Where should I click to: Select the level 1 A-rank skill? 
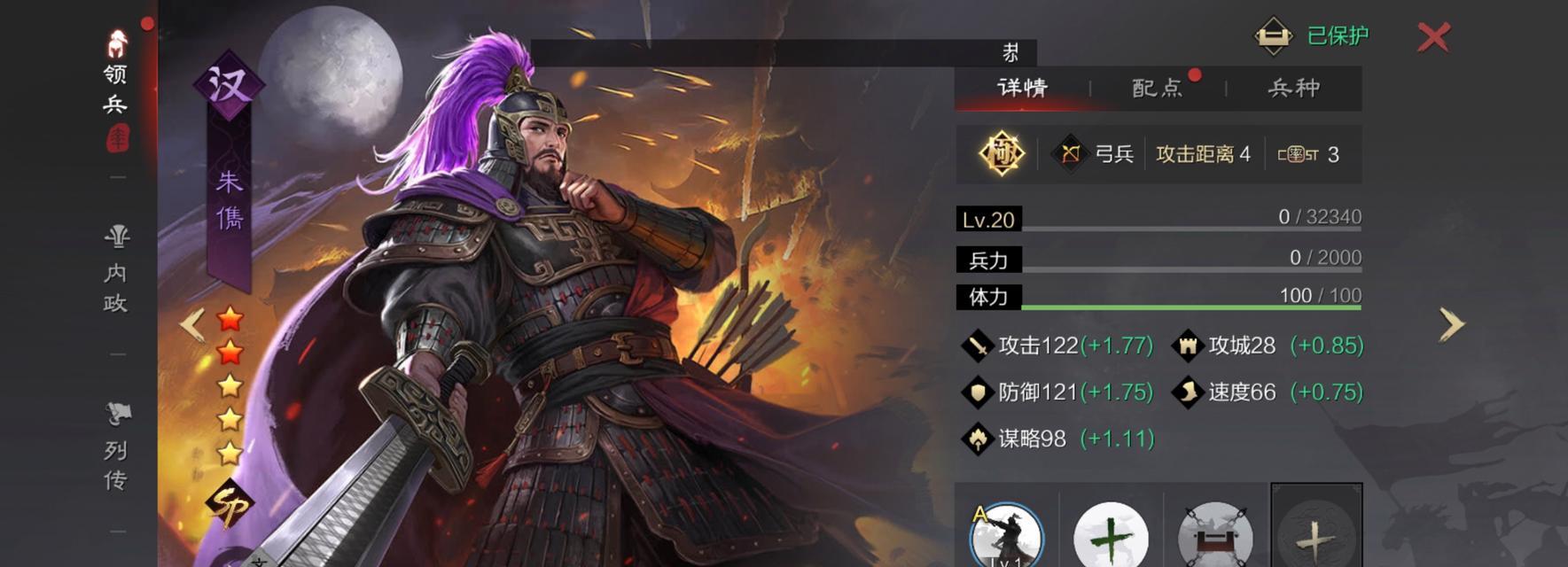tap(1006, 534)
